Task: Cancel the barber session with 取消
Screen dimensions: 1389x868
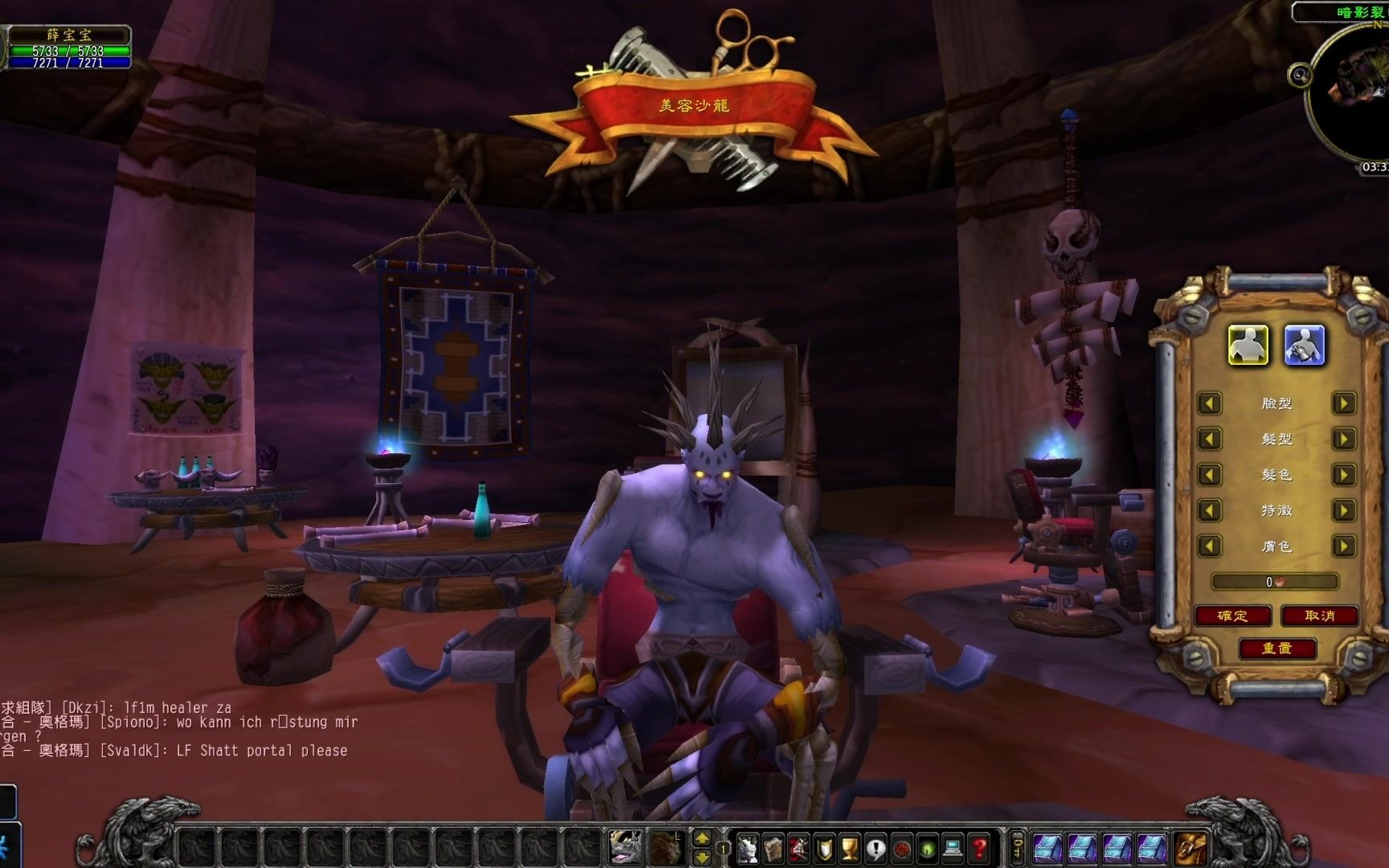Action: point(1320,616)
